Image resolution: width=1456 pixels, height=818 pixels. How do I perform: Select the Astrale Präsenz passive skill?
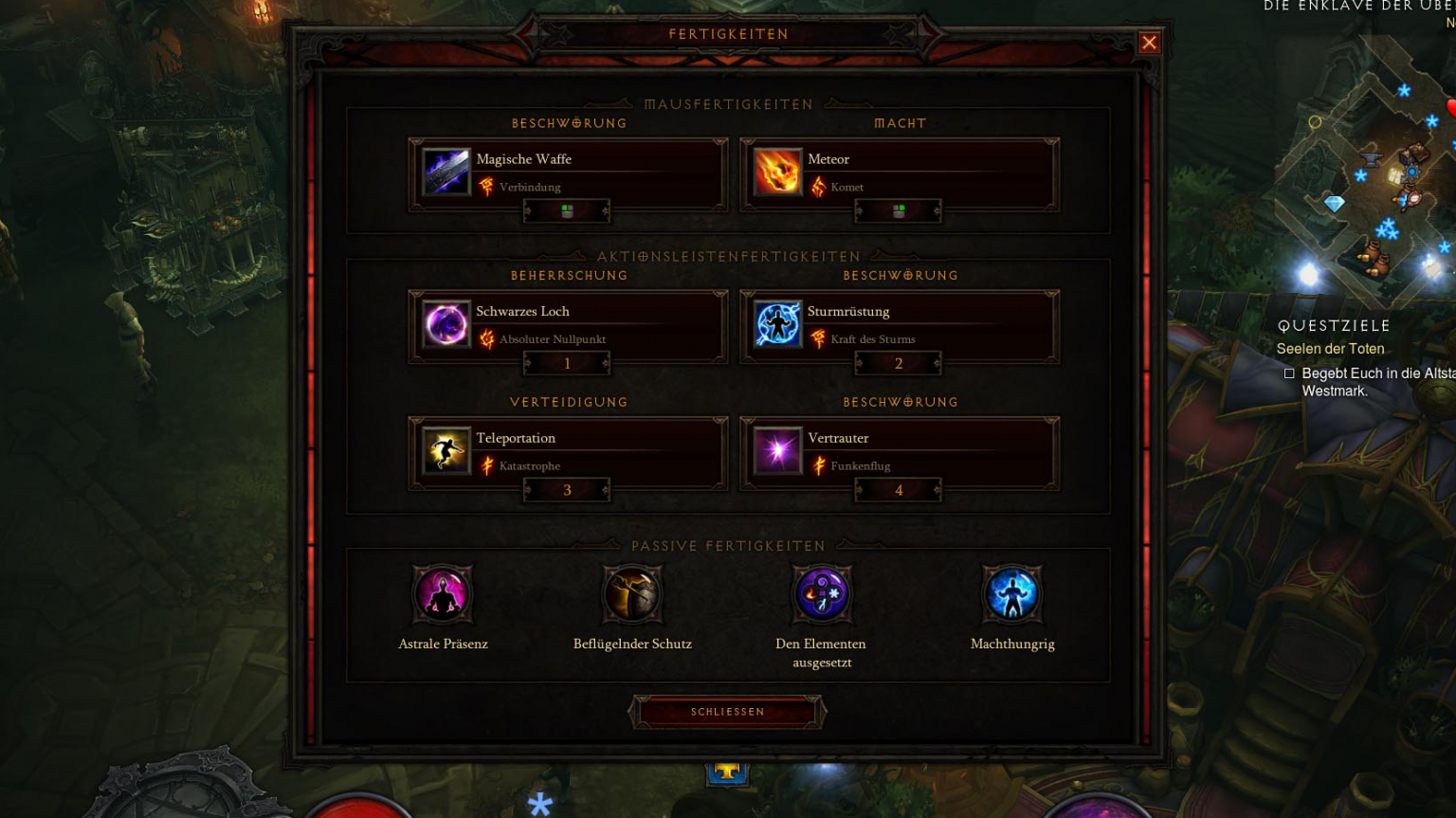443,594
